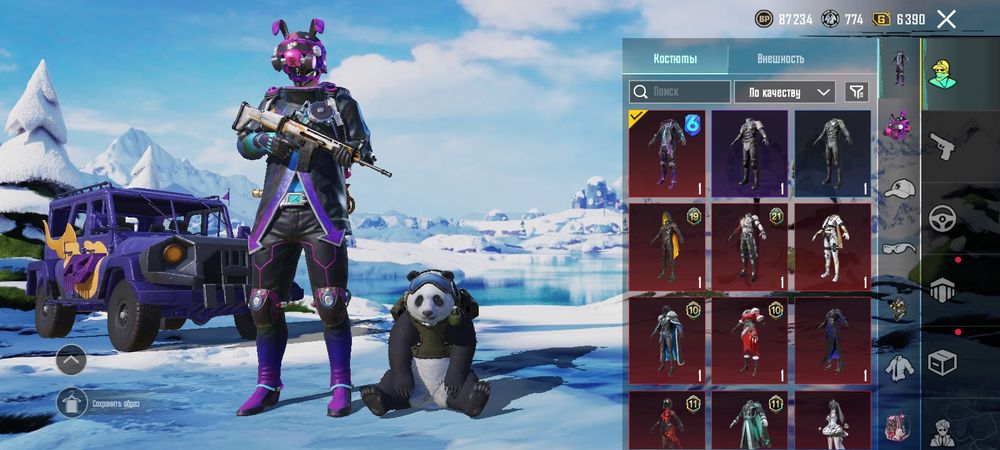Select the teal robe costume
Viewport: 1000px width, 450px height.
(x=749, y=420)
